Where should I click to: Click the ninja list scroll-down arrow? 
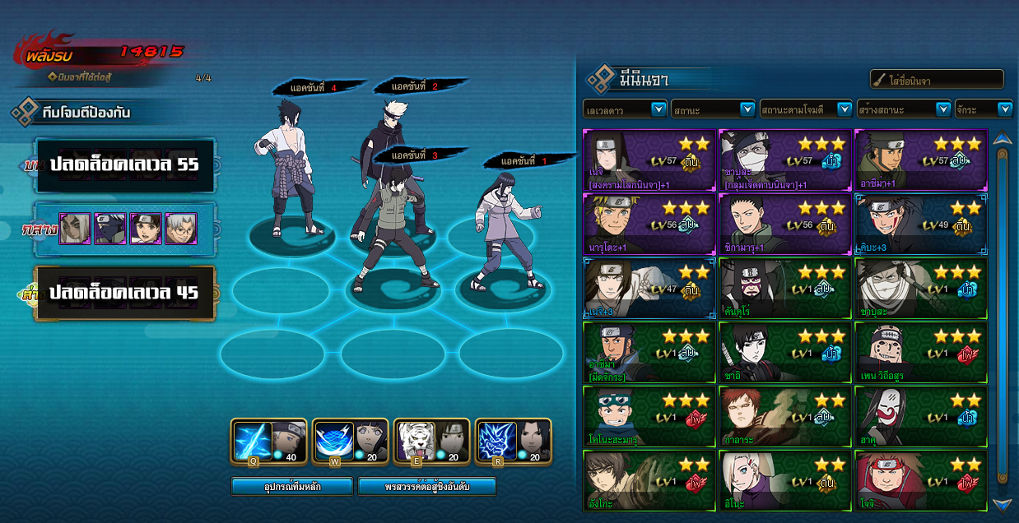click(1002, 504)
